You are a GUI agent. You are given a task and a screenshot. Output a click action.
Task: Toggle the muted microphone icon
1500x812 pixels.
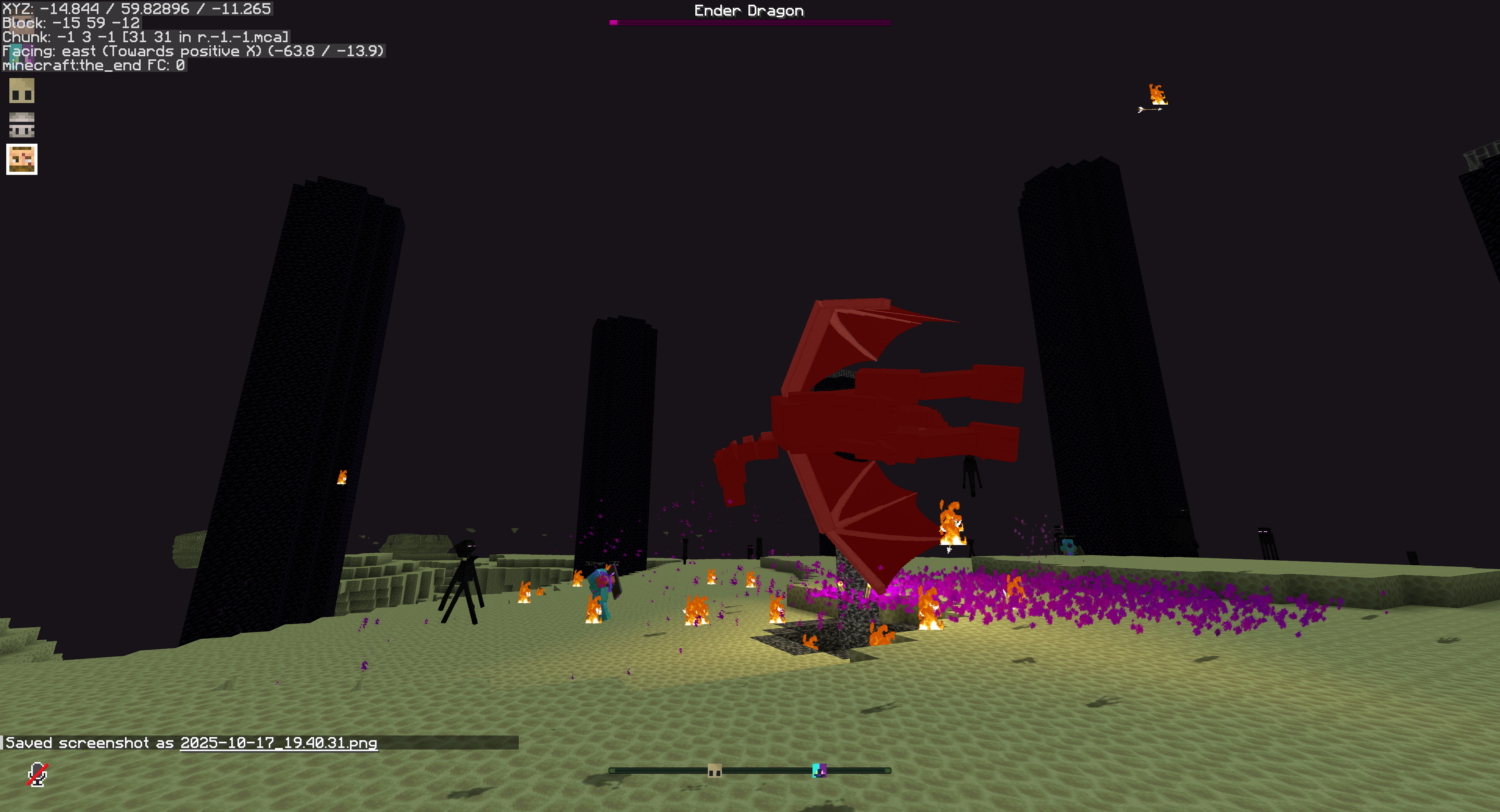(x=37, y=774)
